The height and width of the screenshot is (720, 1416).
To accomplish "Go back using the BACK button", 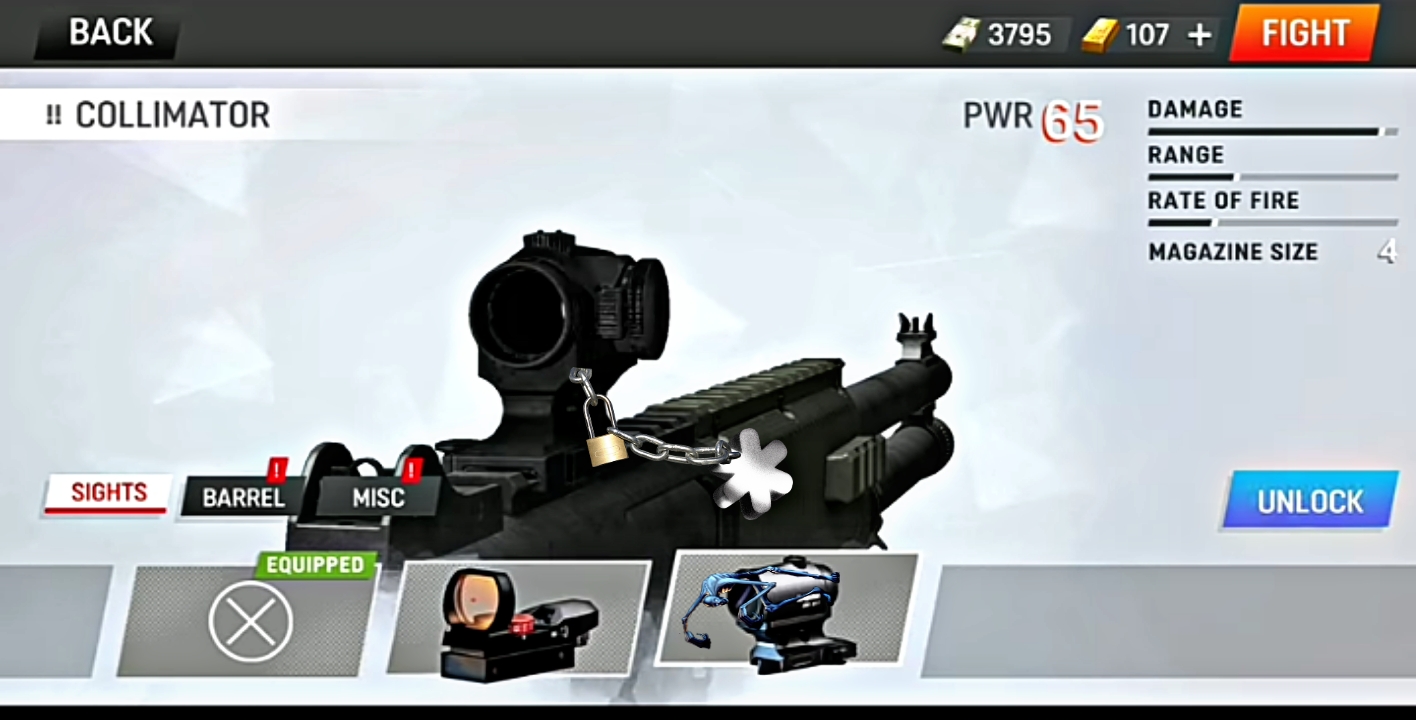I will click(109, 33).
